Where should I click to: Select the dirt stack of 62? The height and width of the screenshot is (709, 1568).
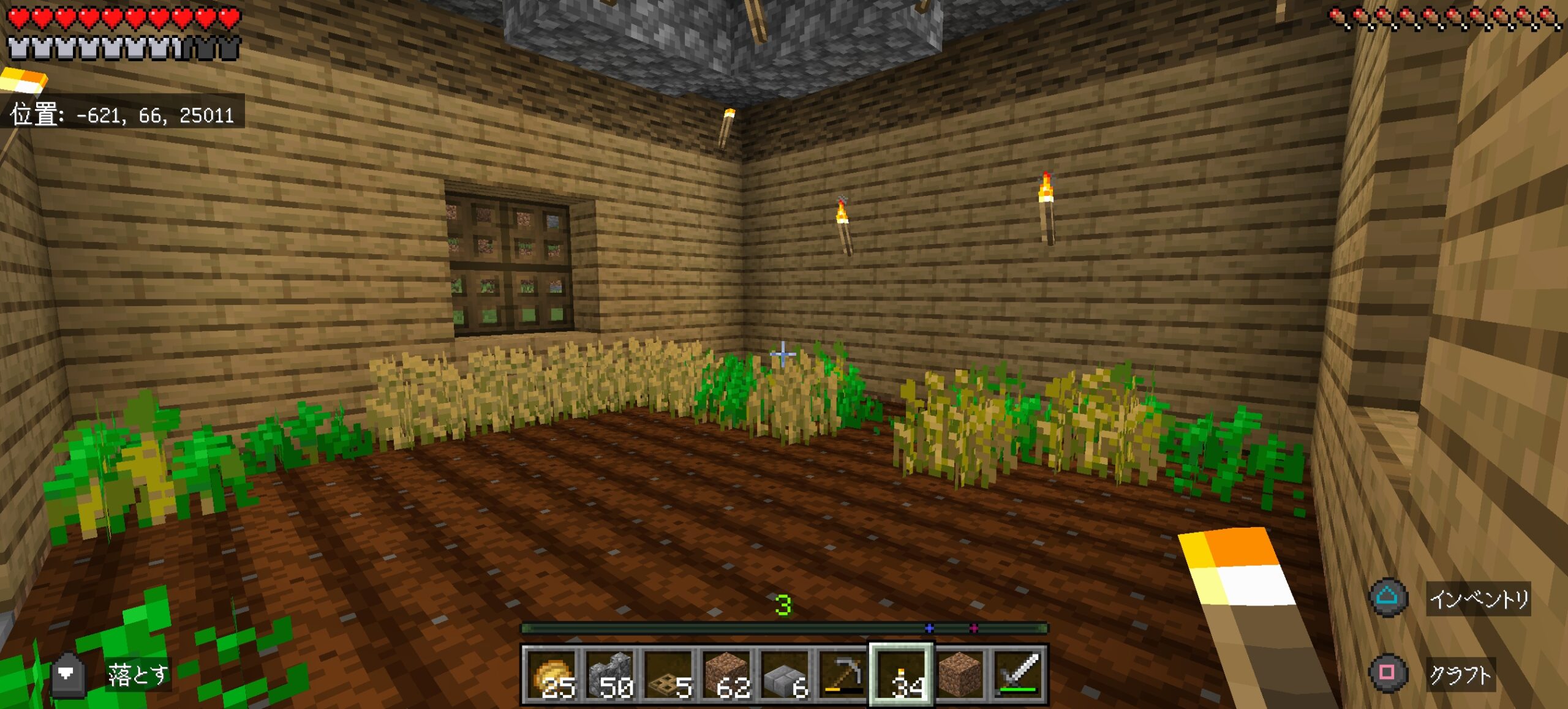[726, 674]
